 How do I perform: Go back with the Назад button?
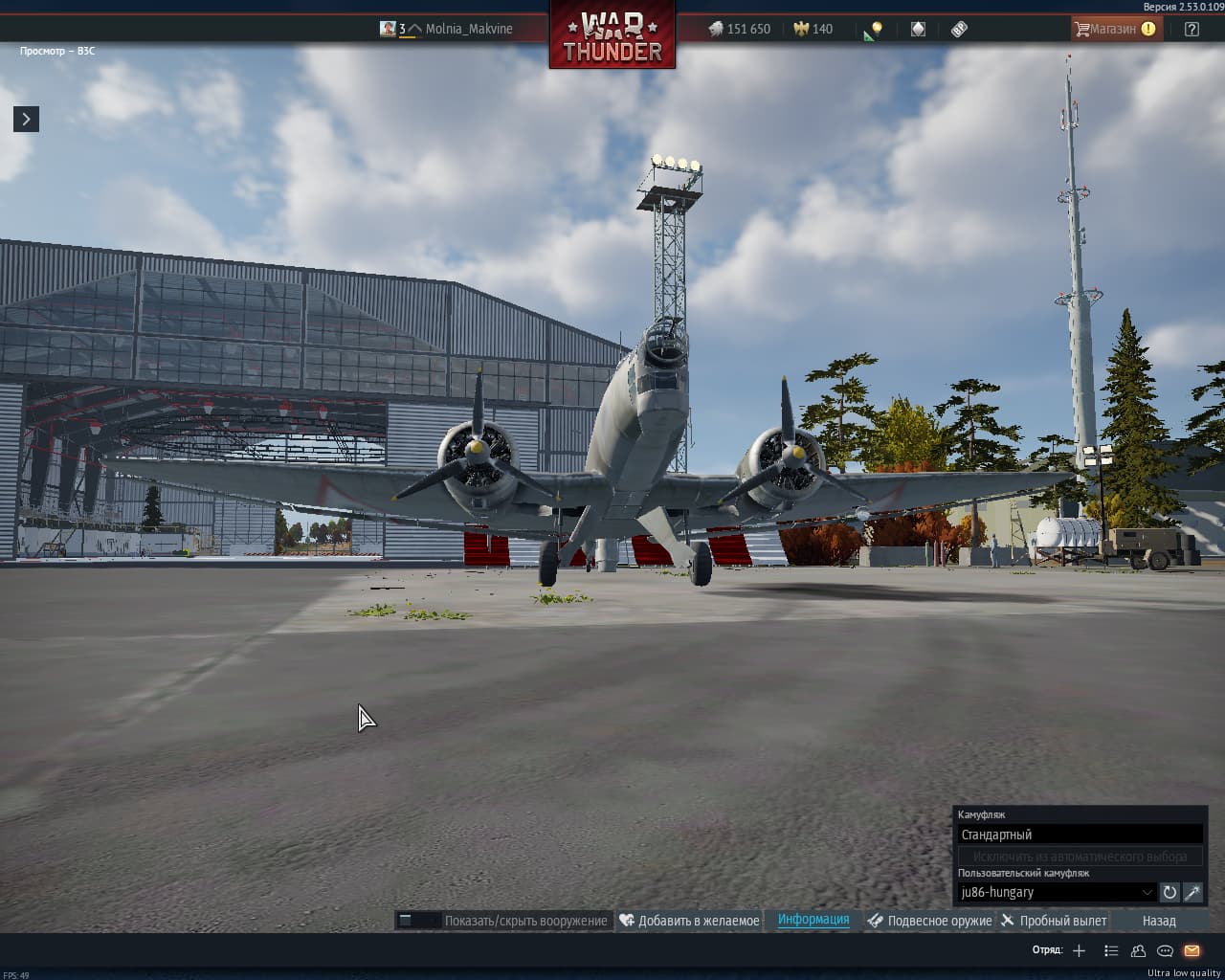1159,921
